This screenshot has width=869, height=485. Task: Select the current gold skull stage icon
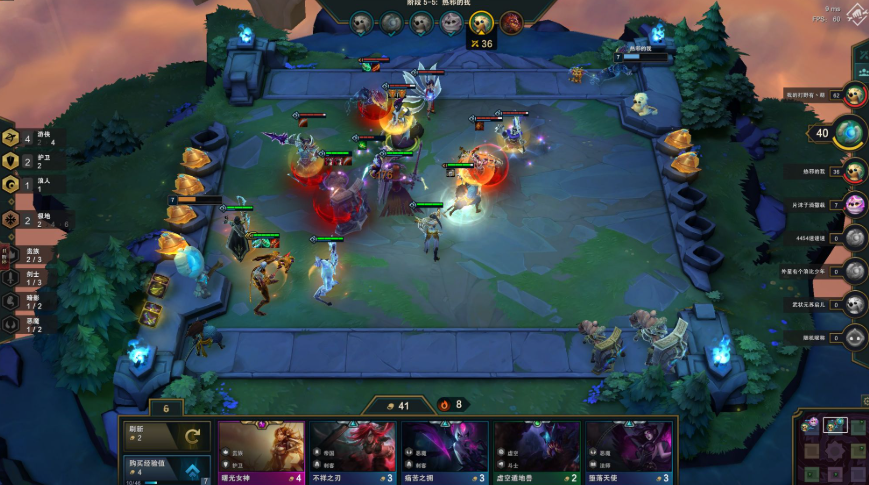click(x=481, y=23)
